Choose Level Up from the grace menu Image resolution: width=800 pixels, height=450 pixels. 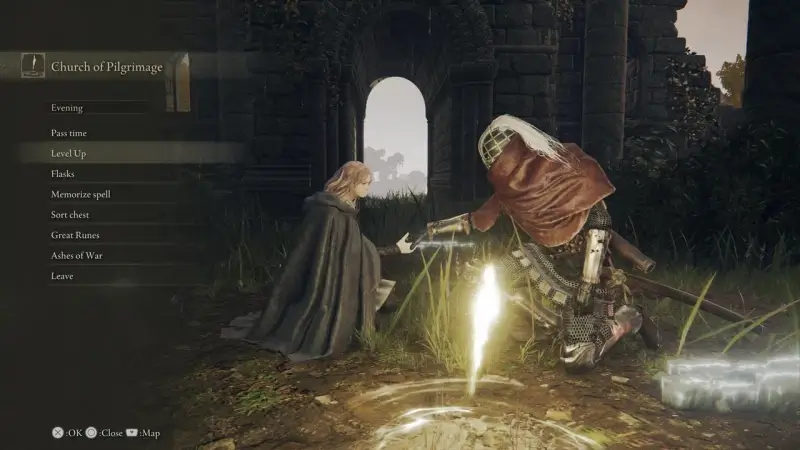[68, 153]
